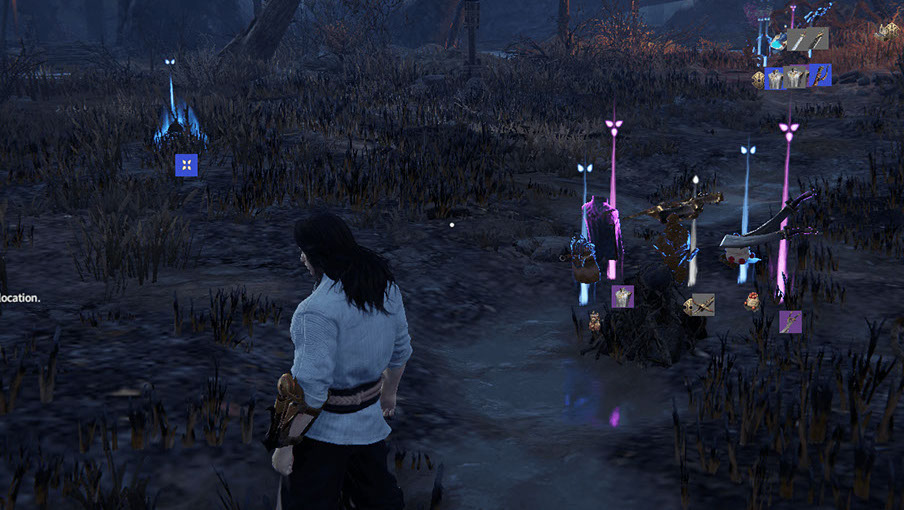The image size is (904, 510).
Task: Pick the purple chest armor loot icon
Action: (622, 296)
